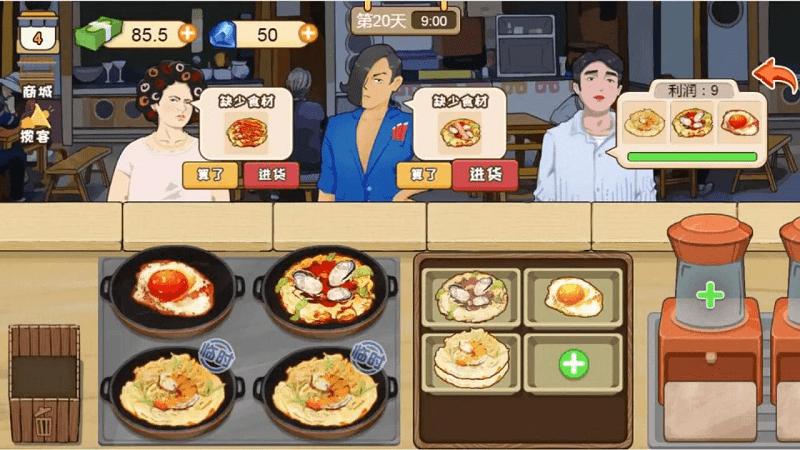
Task: Tap the green plus on the blender
Action: [710, 295]
